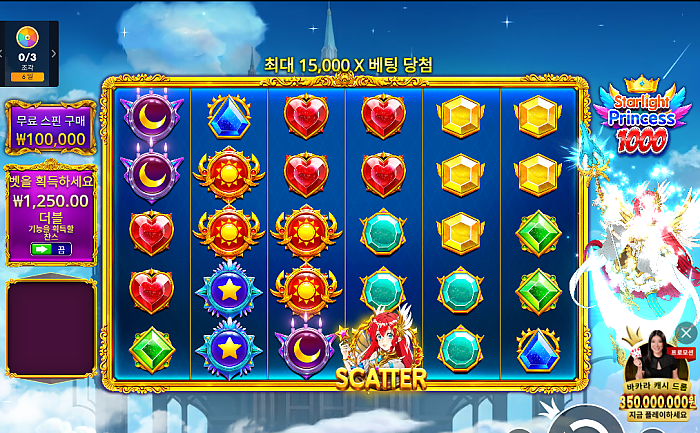This screenshot has width=700, height=433.
Task: Toggle the double chance bet switch
Action: [x=50, y=249]
